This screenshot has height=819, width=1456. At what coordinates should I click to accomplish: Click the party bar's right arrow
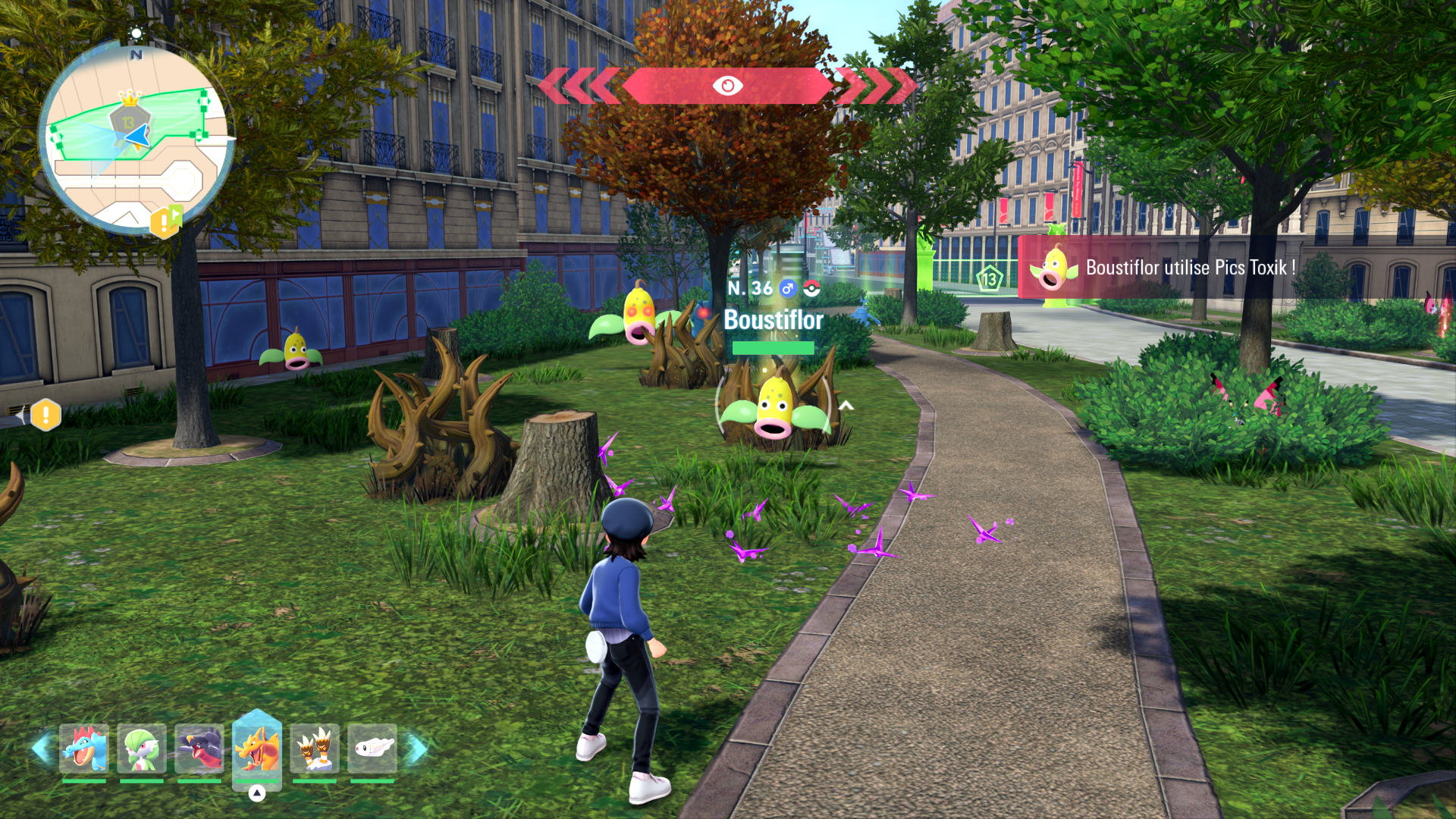pos(416,748)
